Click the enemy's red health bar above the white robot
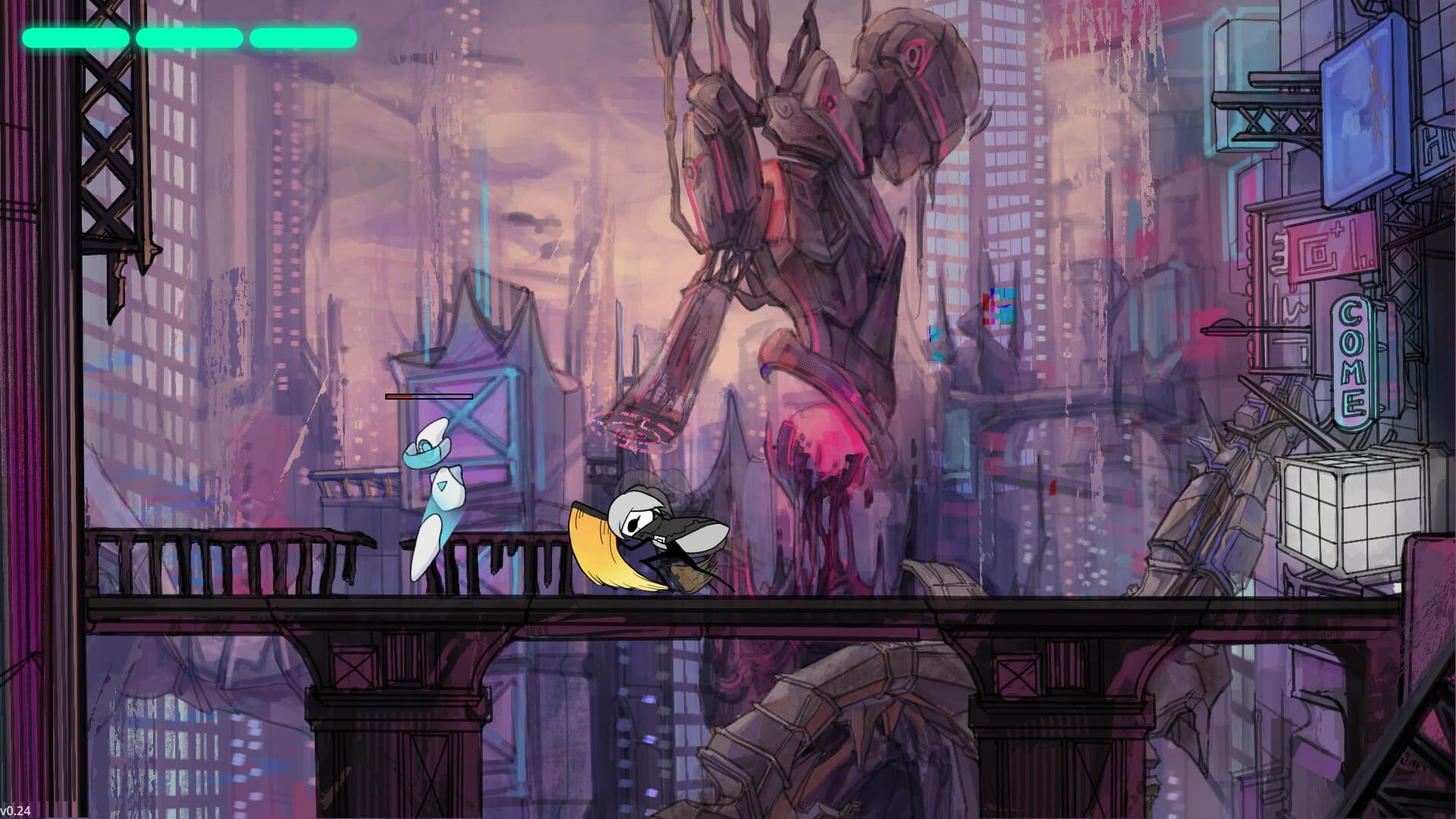Screen dimensions: 1456x819 [x=428, y=396]
